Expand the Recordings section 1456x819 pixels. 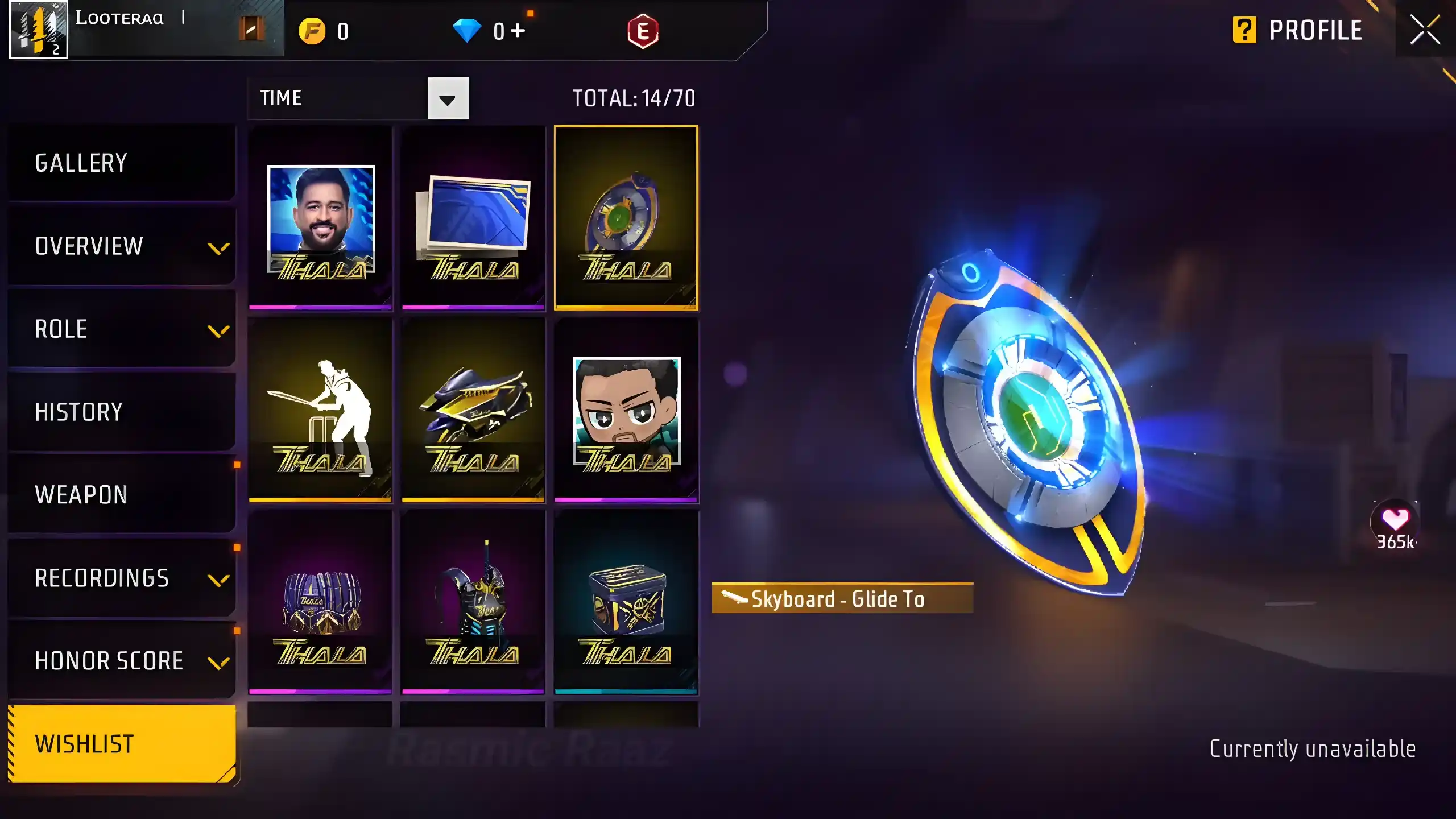click(x=122, y=578)
